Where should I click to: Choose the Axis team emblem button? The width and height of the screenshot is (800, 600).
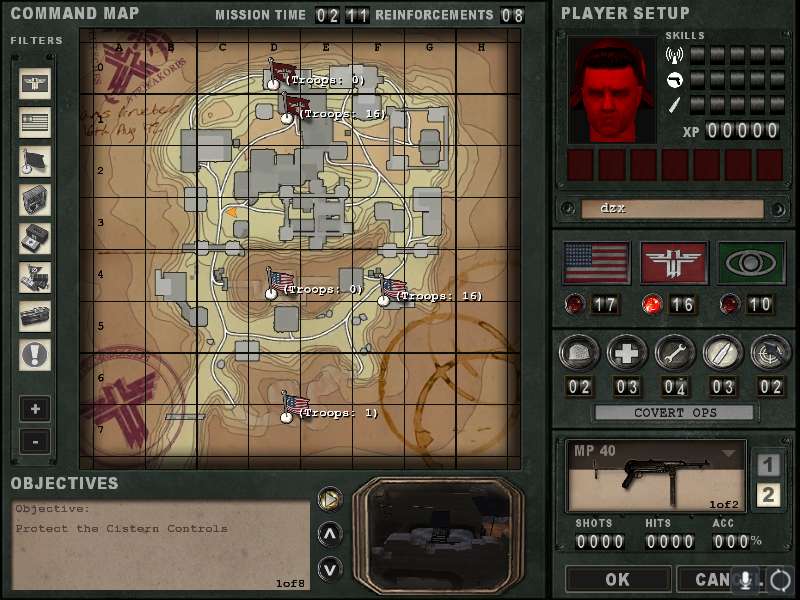click(674, 262)
